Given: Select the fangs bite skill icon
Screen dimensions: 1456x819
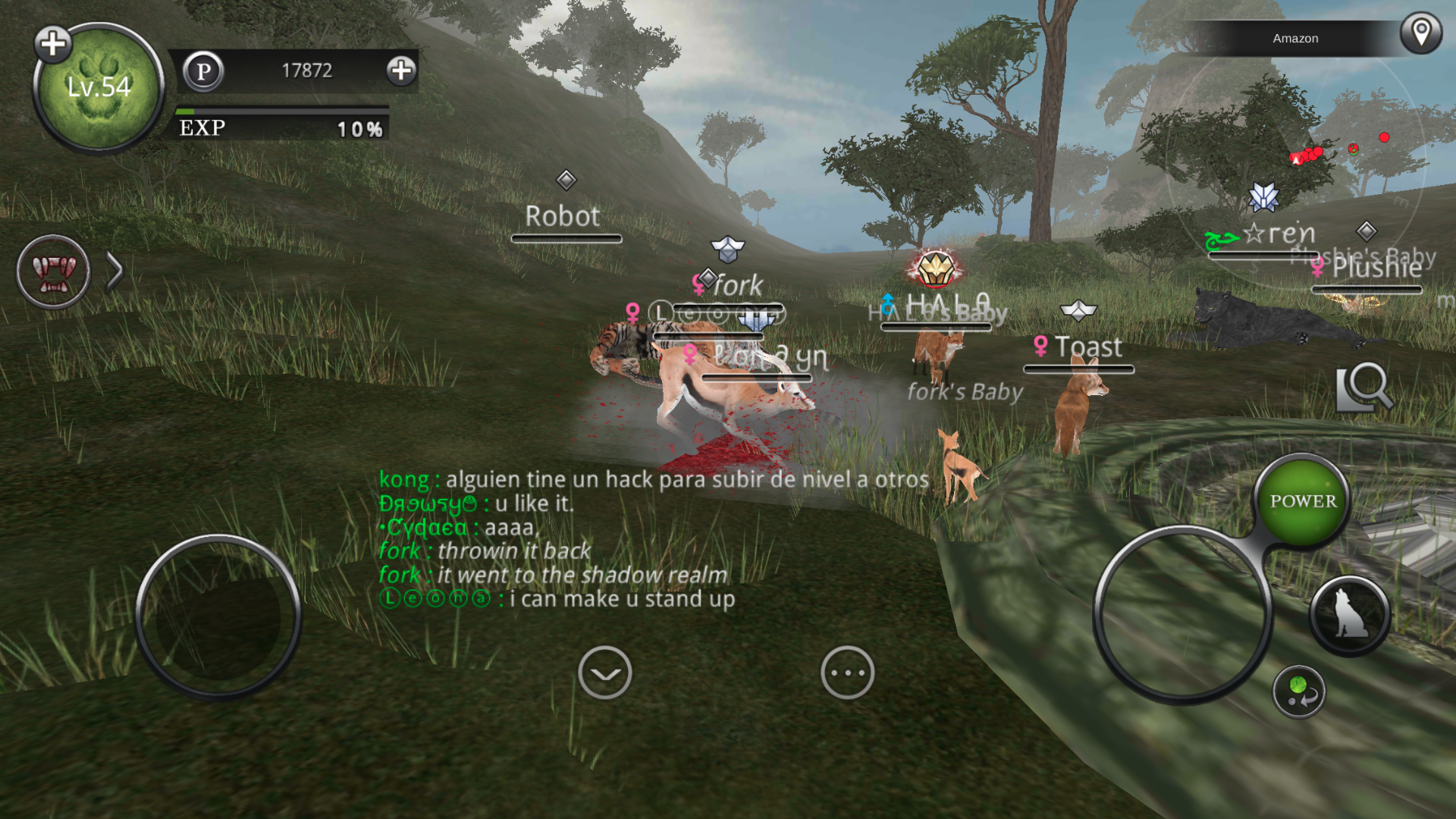Looking at the screenshot, I should (x=53, y=271).
